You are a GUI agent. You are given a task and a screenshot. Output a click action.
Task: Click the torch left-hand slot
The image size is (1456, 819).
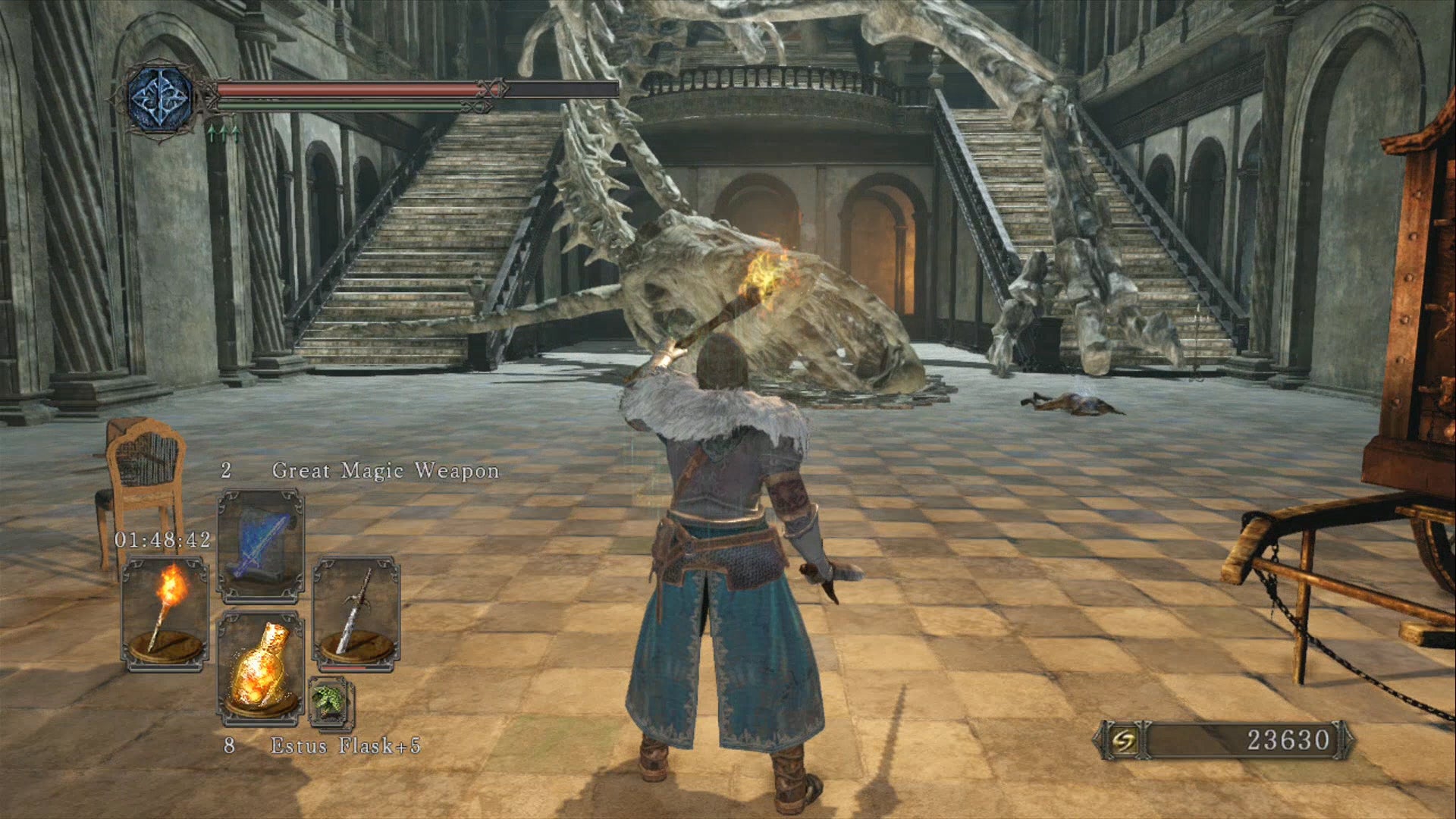165,613
